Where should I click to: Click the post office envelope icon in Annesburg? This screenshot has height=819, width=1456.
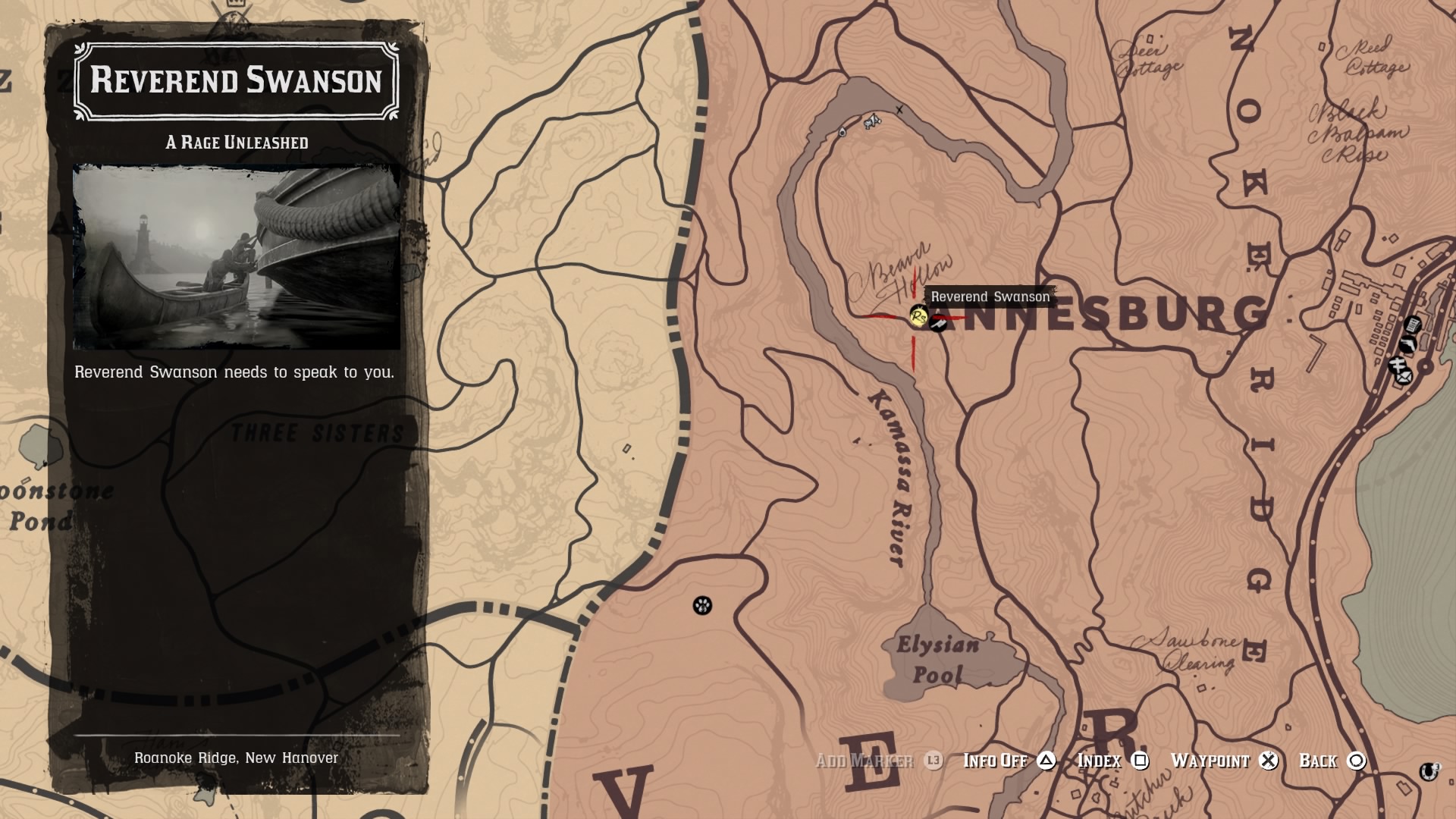pos(1404,376)
